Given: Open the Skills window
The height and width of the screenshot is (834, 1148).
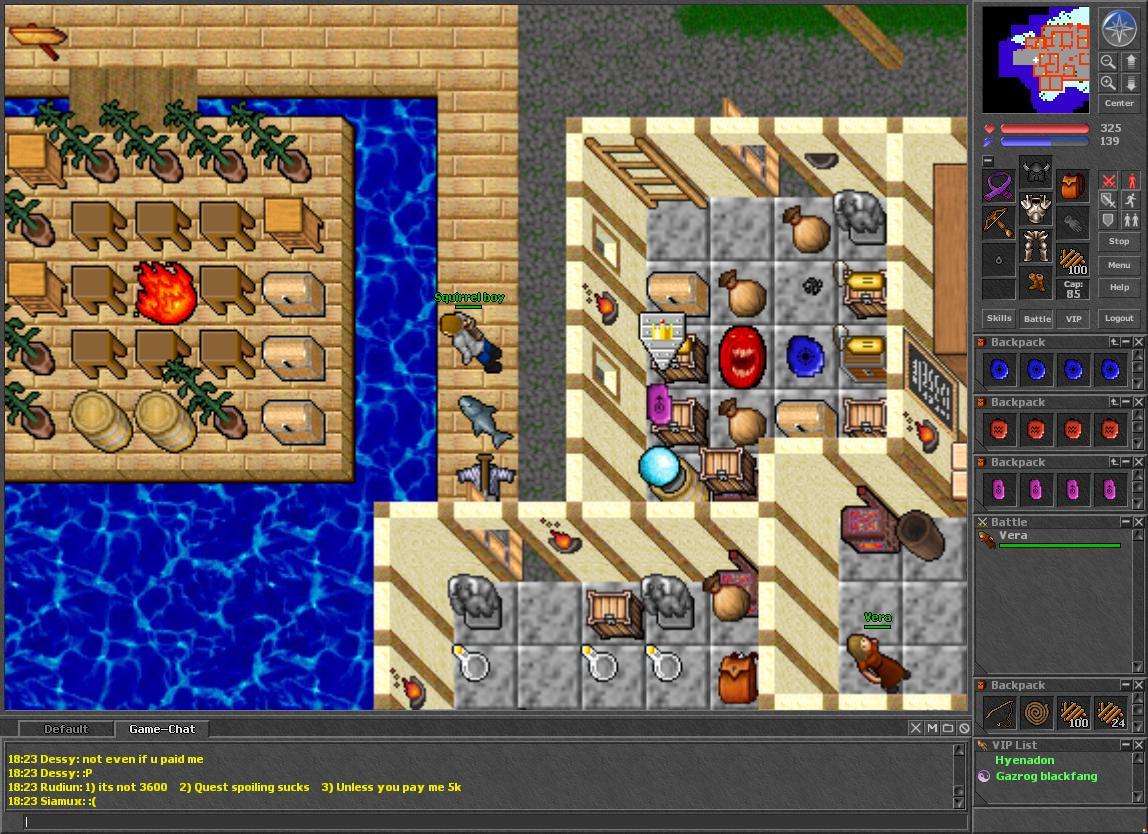Looking at the screenshot, I should coord(999,318).
